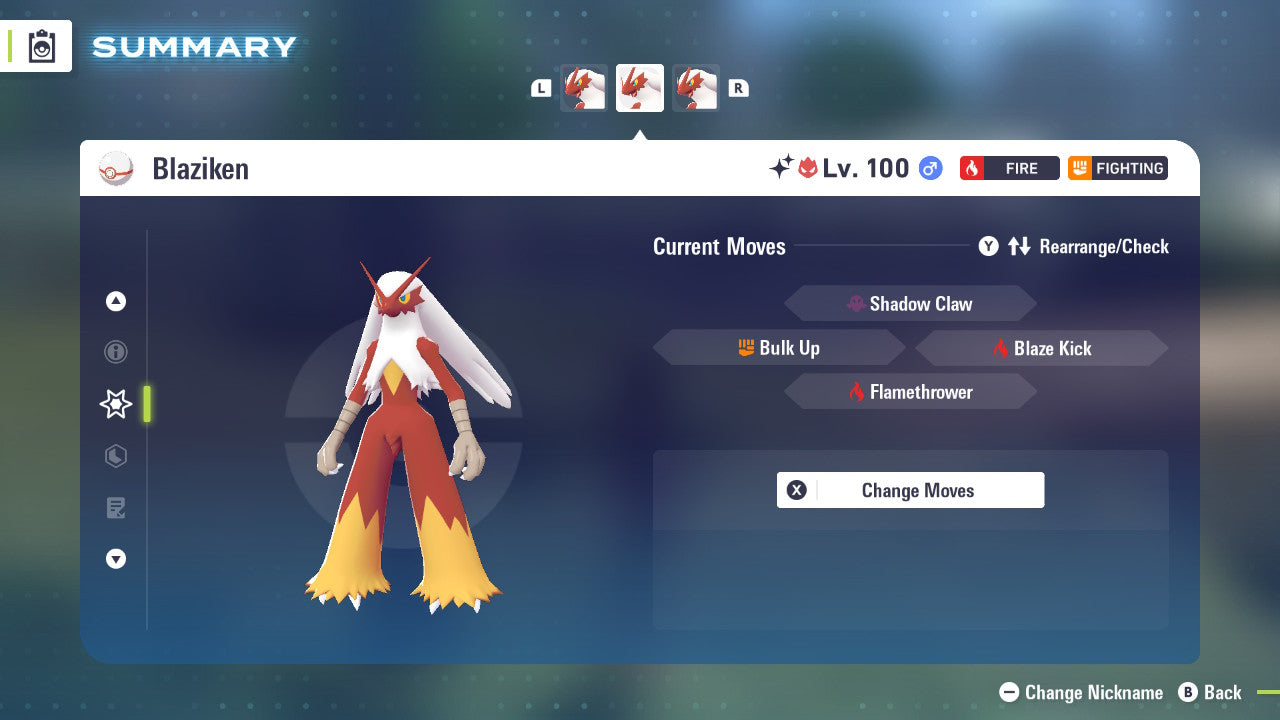
Task: Click the up arrow at sidebar top
Action: 116,301
